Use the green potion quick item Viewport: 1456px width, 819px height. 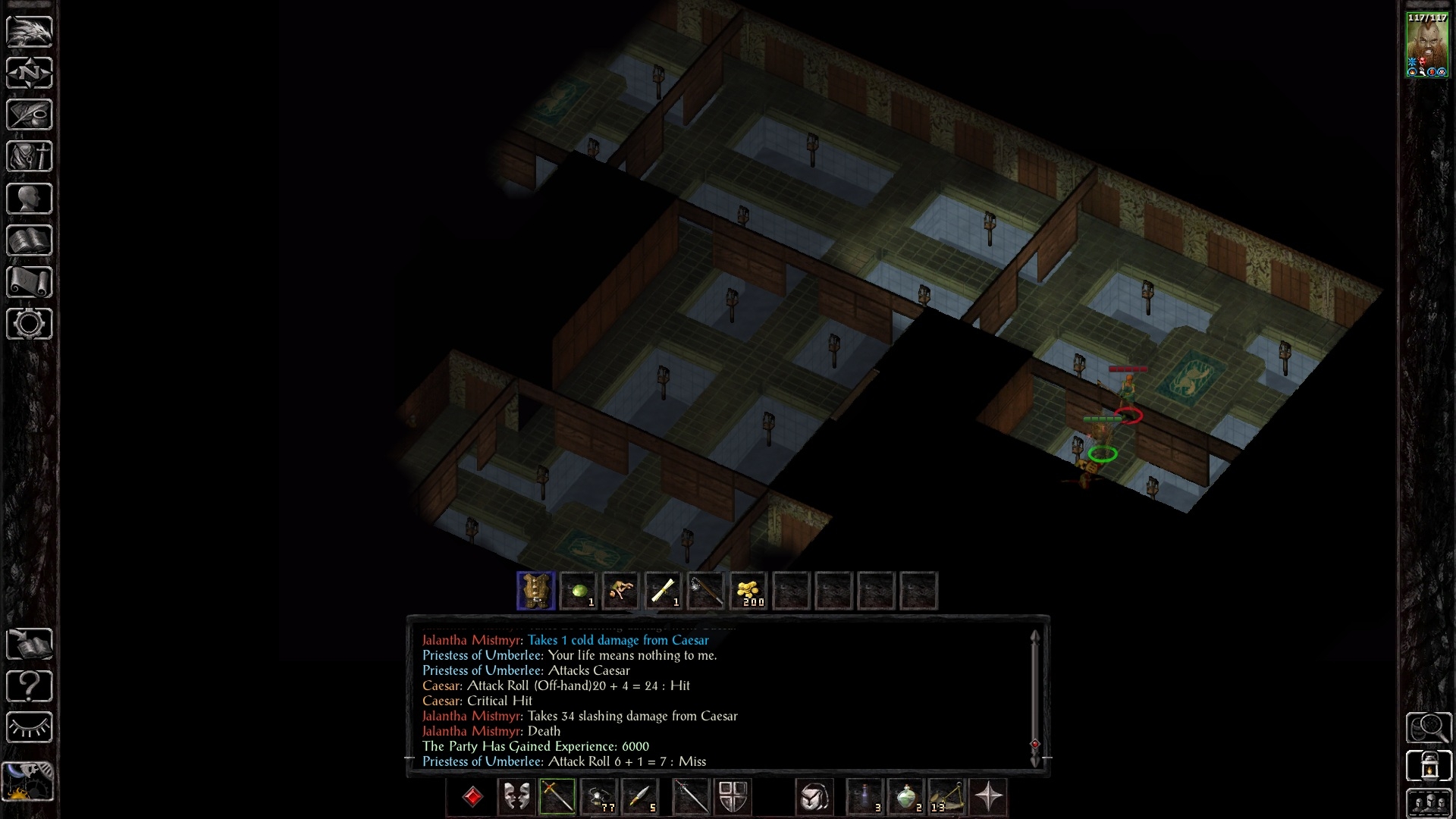906,797
